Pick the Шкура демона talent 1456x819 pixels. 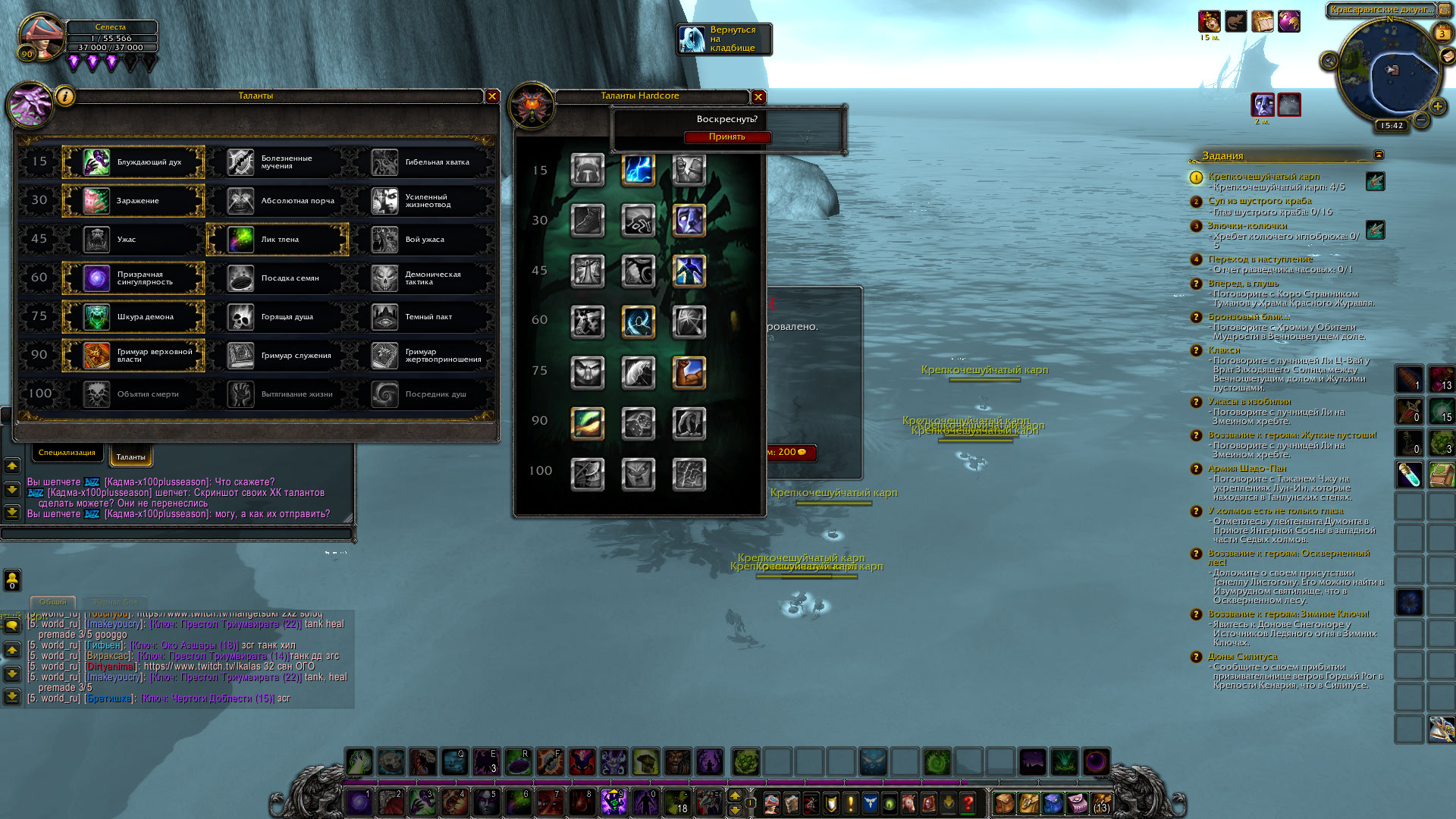tap(133, 317)
